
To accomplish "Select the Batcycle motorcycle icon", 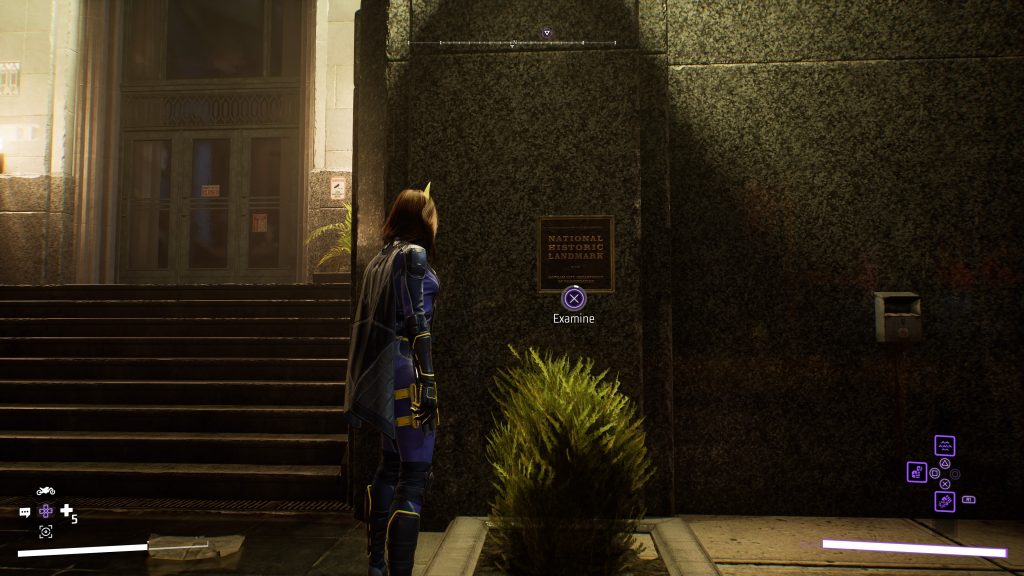I will pos(46,491).
